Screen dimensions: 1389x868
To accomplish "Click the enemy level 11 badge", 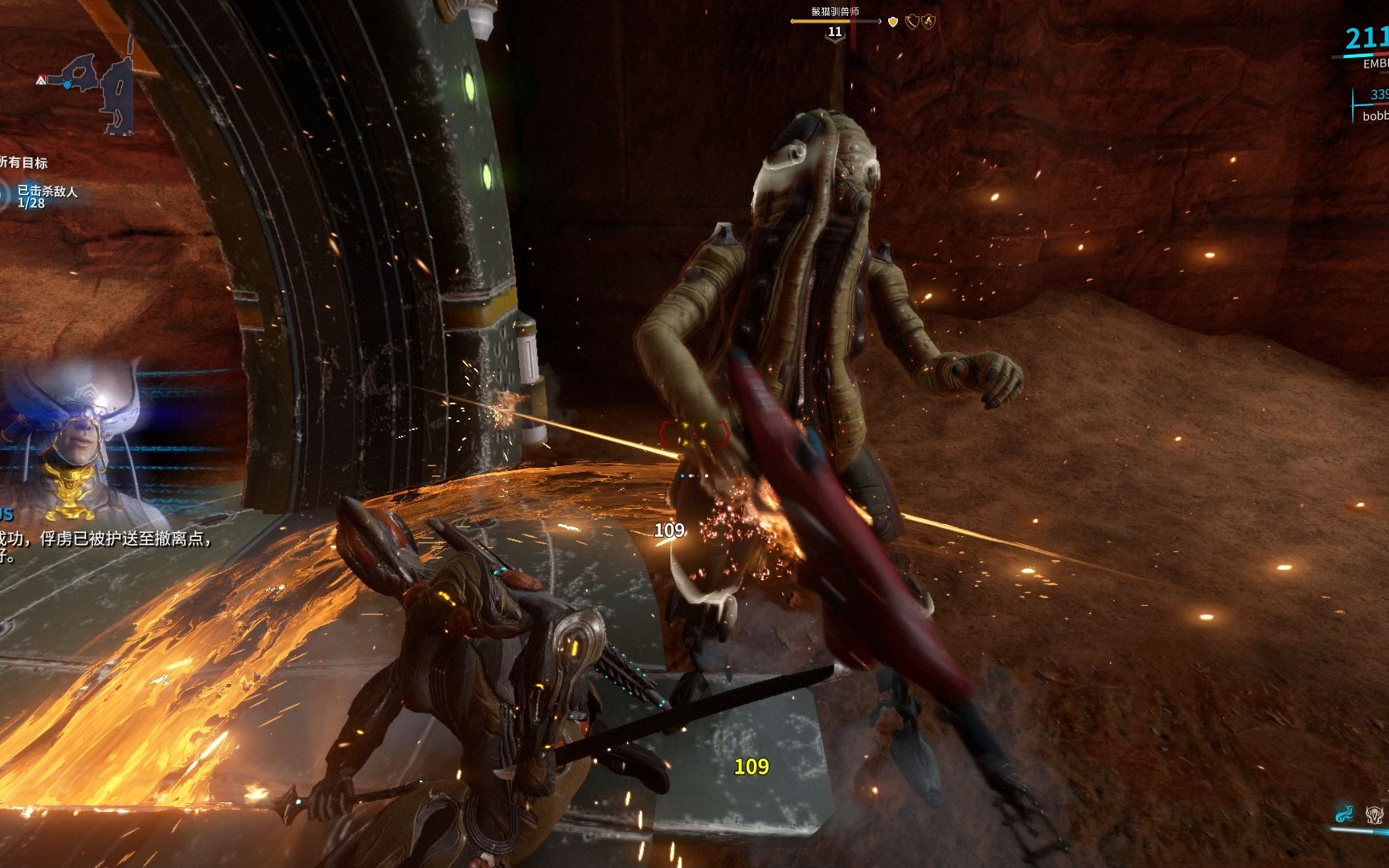I will (835, 32).
